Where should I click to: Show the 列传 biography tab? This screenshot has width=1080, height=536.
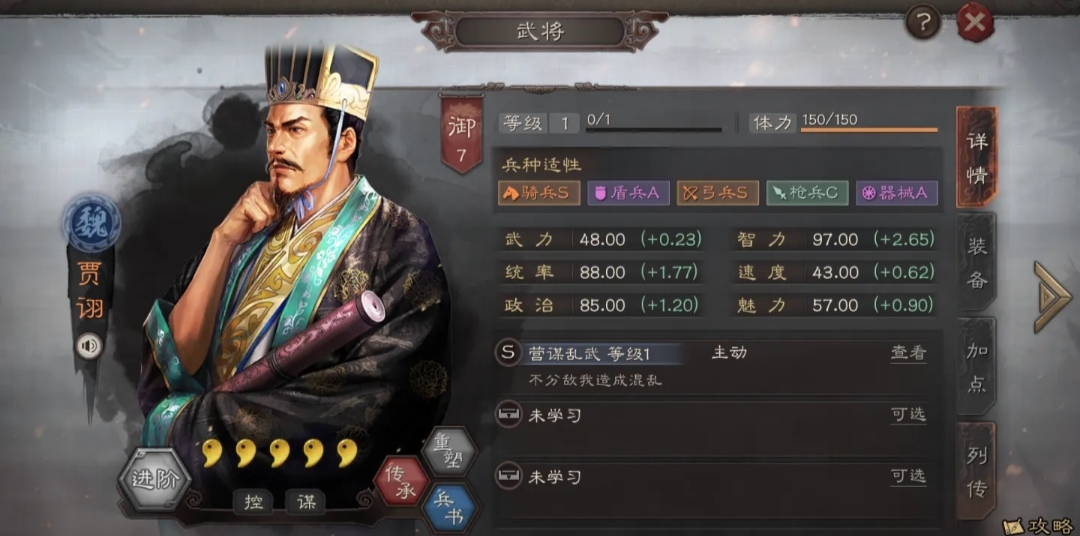coord(976,470)
